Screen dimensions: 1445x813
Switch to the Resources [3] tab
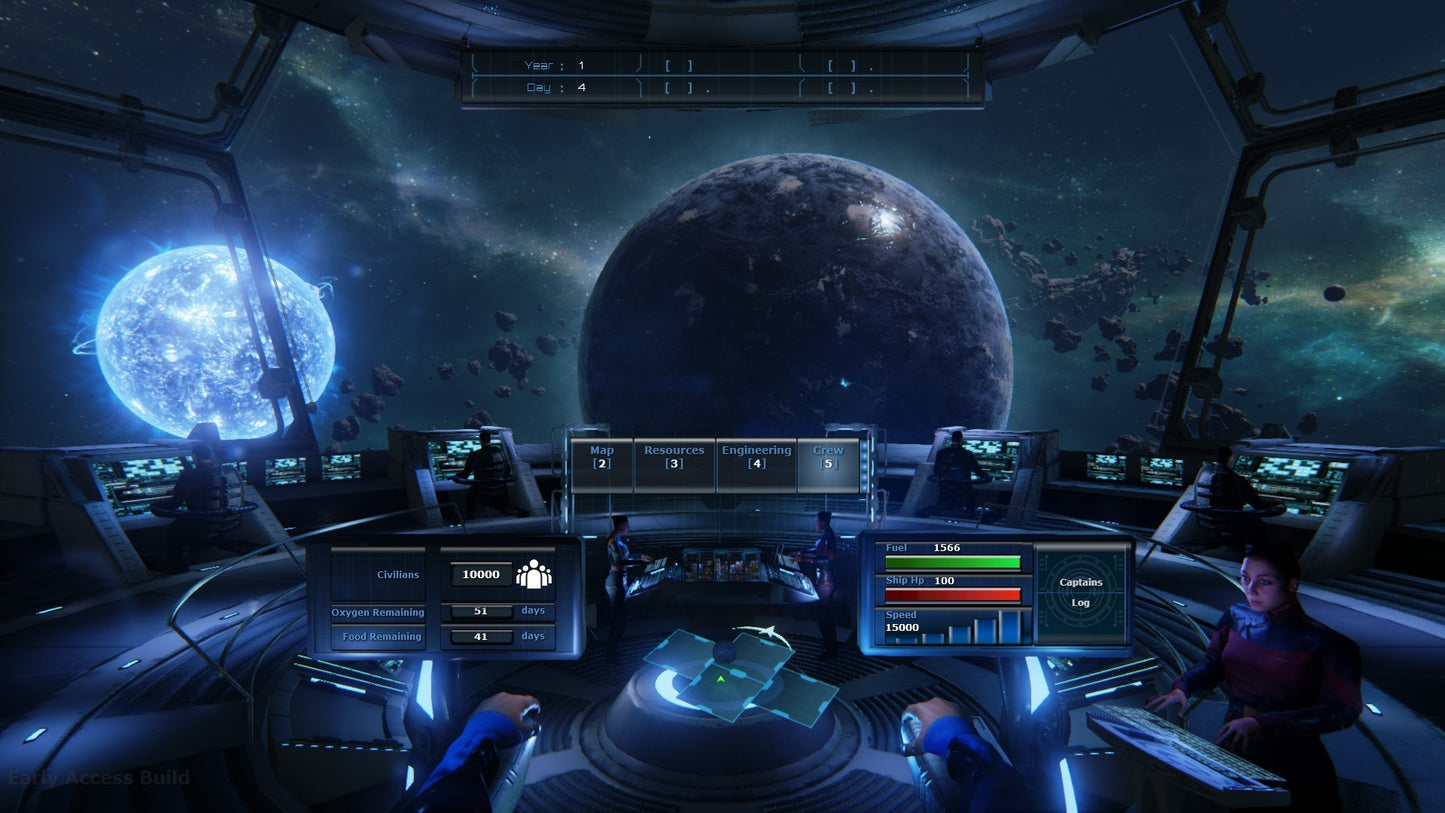674,458
